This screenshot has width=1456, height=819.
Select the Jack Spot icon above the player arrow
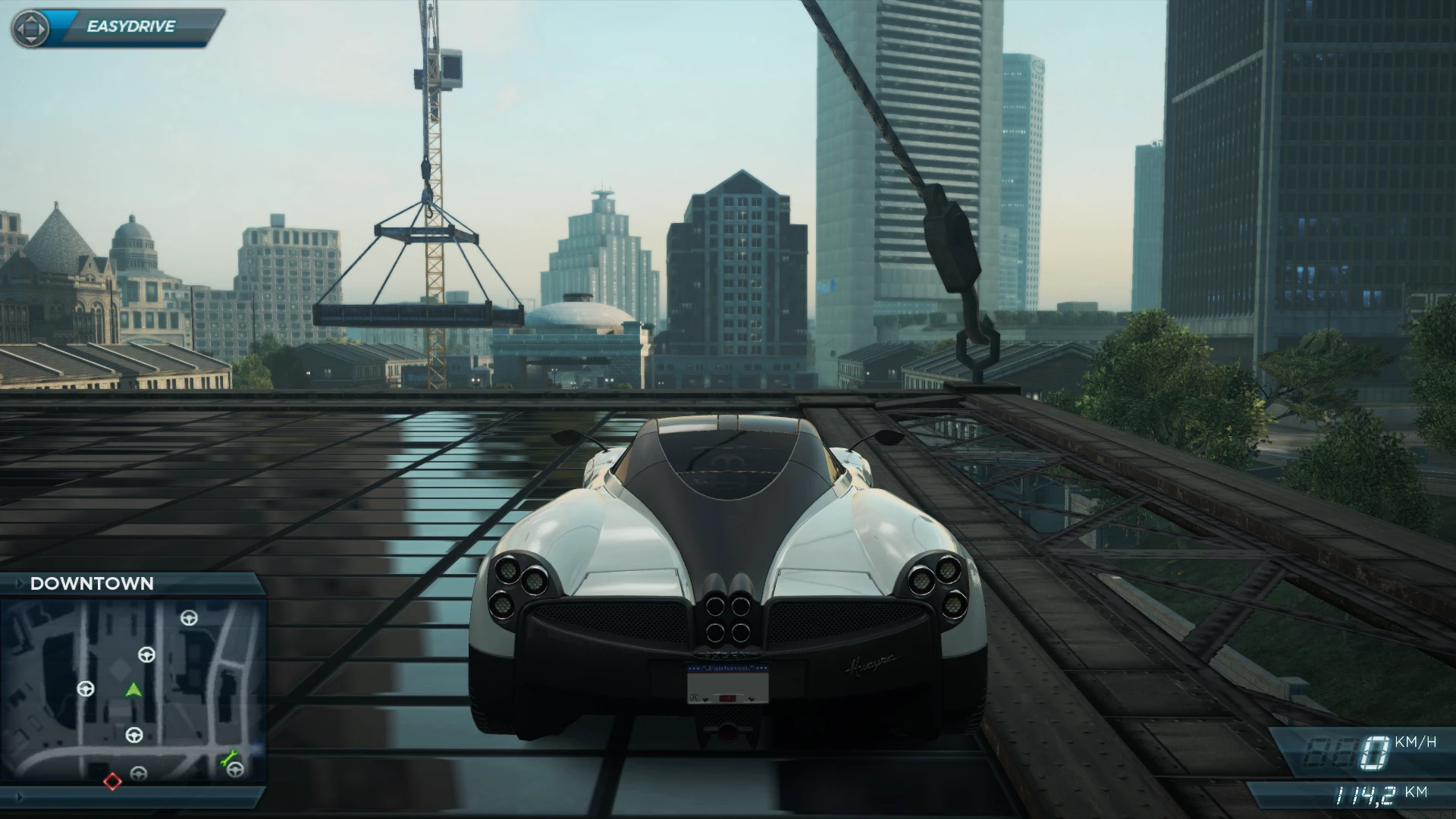pyautogui.click(x=146, y=656)
